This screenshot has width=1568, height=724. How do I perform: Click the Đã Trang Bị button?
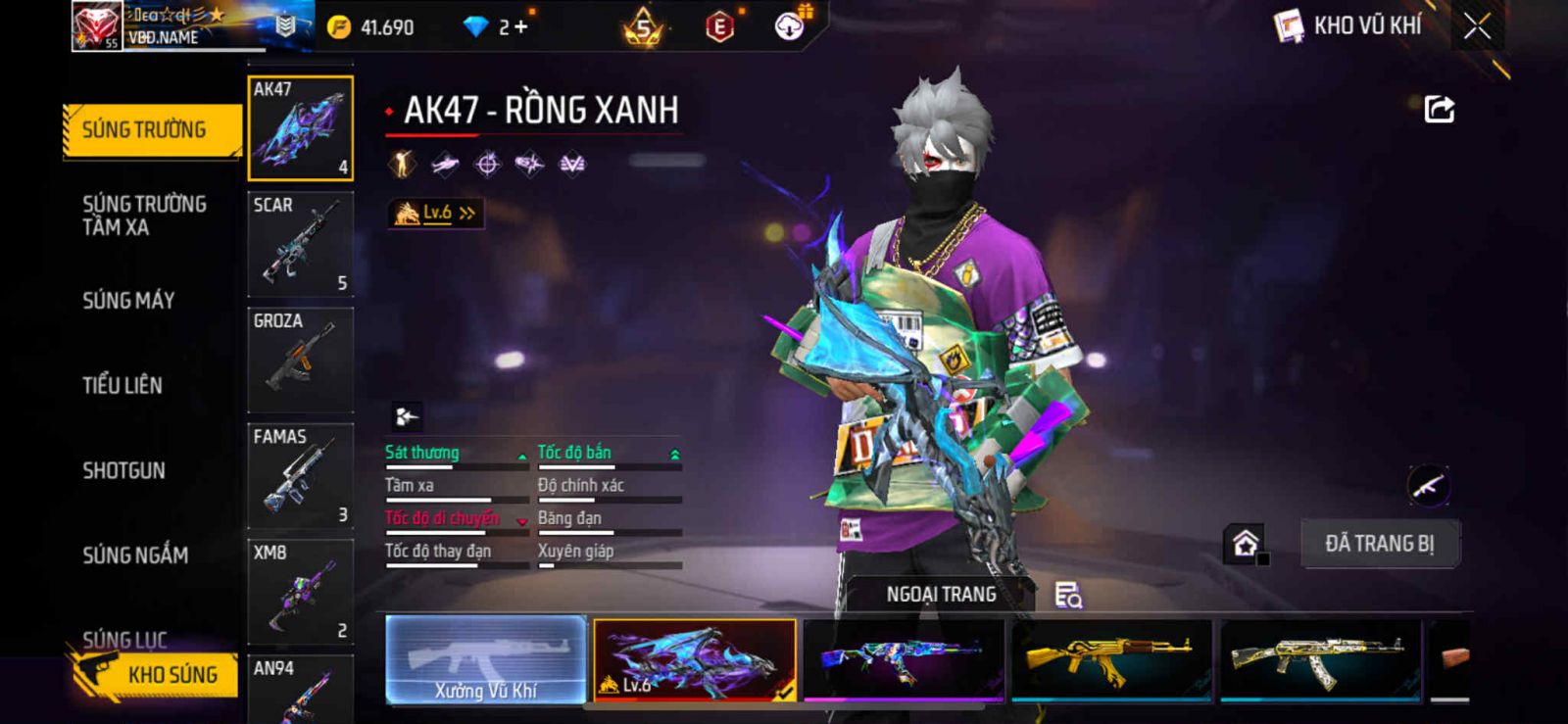tap(1379, 544)
